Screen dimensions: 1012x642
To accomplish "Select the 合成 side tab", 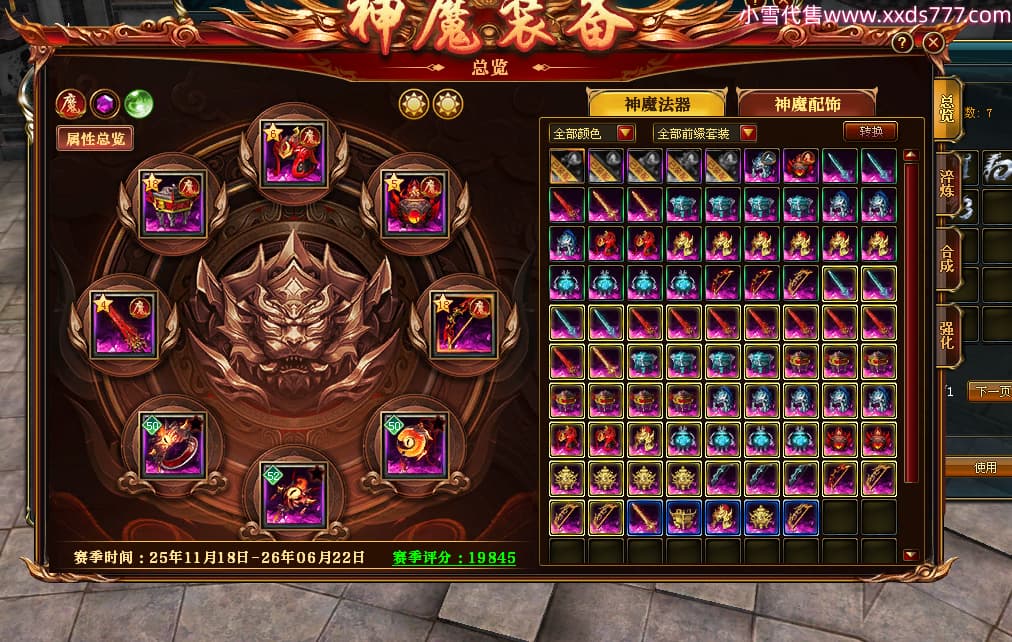I will (946, 257).
